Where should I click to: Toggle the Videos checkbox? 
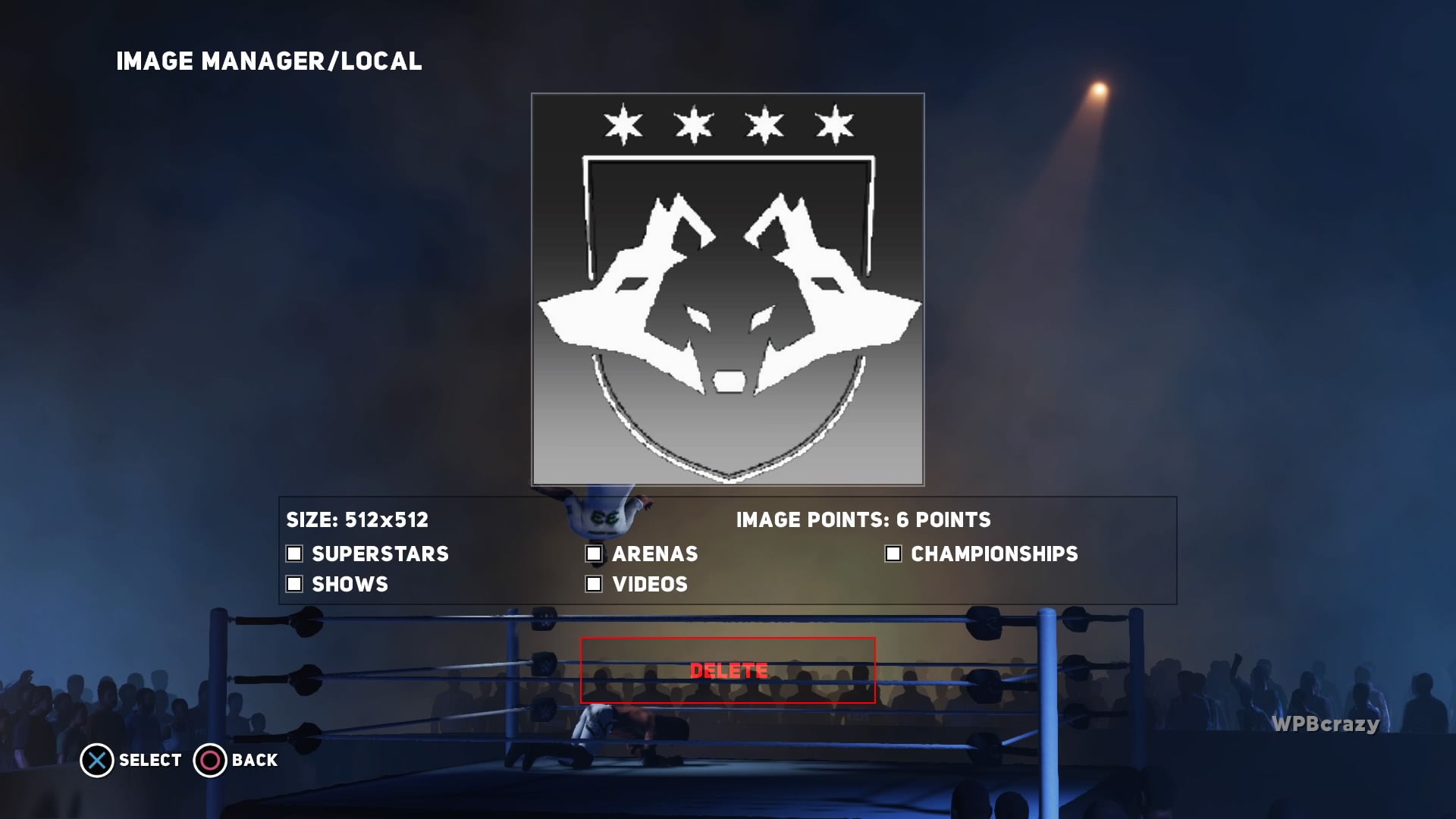click(594, 584)
